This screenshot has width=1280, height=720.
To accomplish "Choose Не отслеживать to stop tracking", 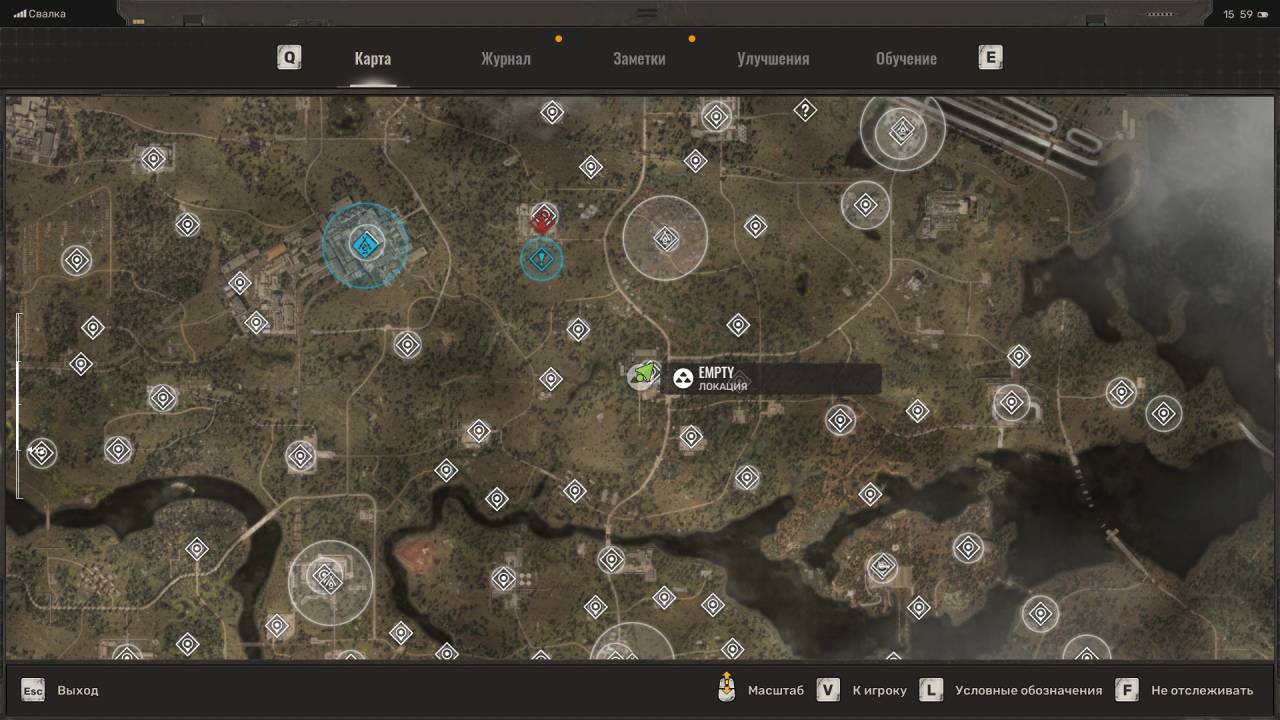I will pyautogui.click(x=1201, y=690).
